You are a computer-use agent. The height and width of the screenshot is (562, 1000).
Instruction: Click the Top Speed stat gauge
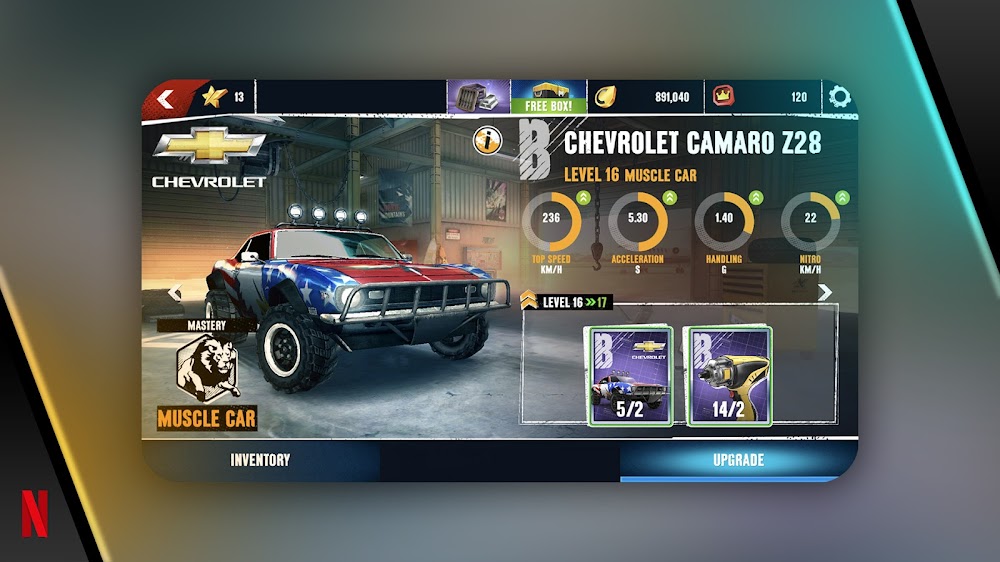click(551, 222)
